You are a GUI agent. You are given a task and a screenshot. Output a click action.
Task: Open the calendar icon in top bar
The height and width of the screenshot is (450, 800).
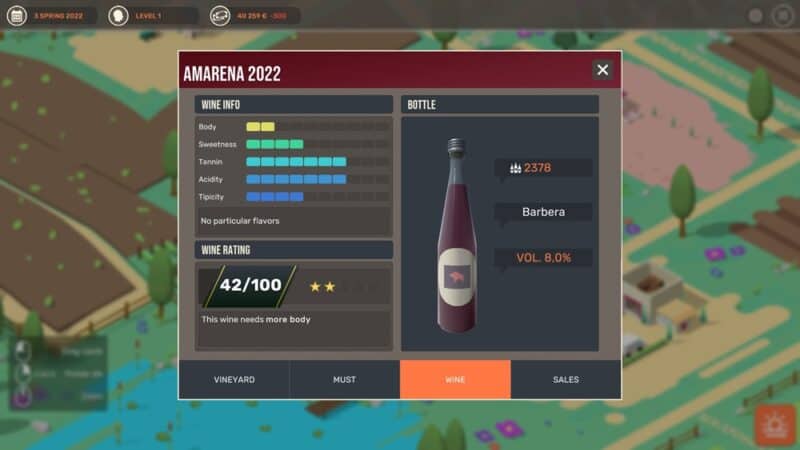click(17, 16)
